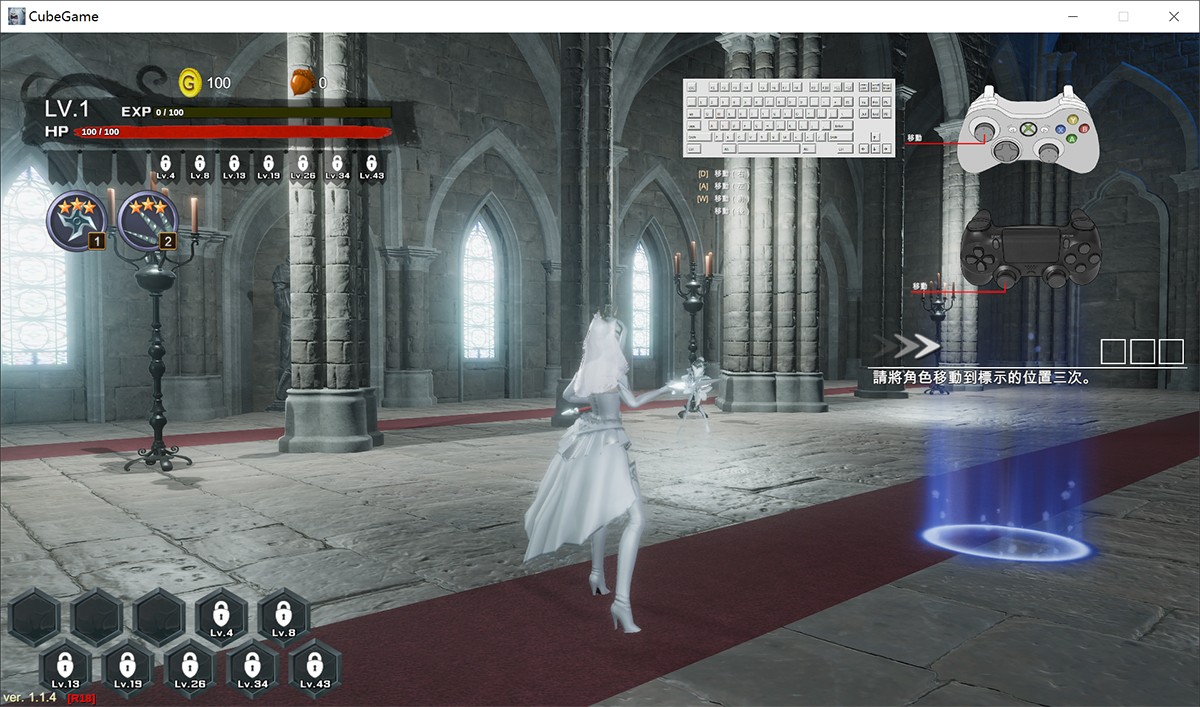Close the CubeGame window
The image size is (1200, 707).
[x=1173, y=17]
